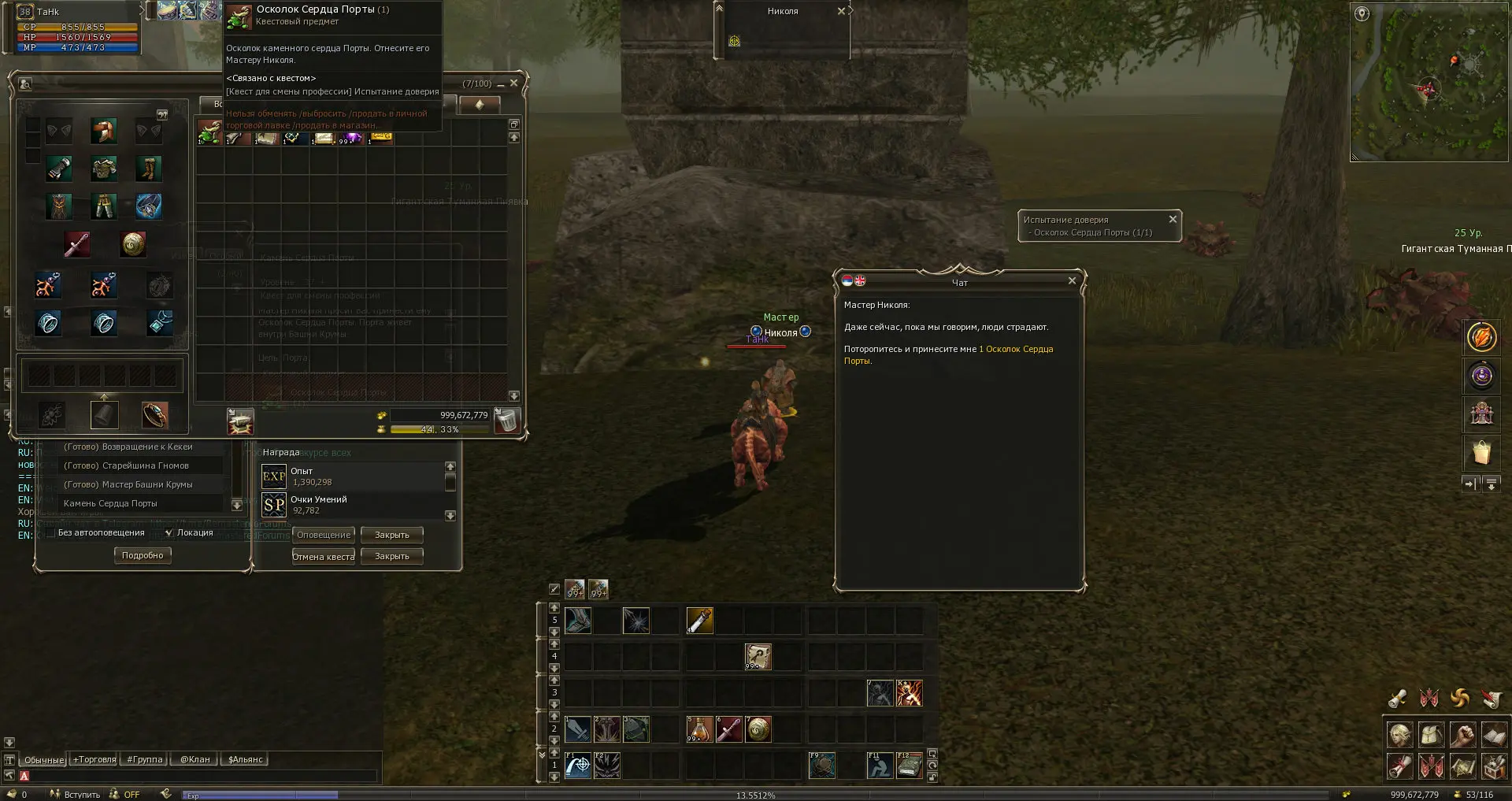The width and height of the screenshot is (1512, 801).
Task: Switch to the @Клан chat tab
Action: click(x=195, y=760)
